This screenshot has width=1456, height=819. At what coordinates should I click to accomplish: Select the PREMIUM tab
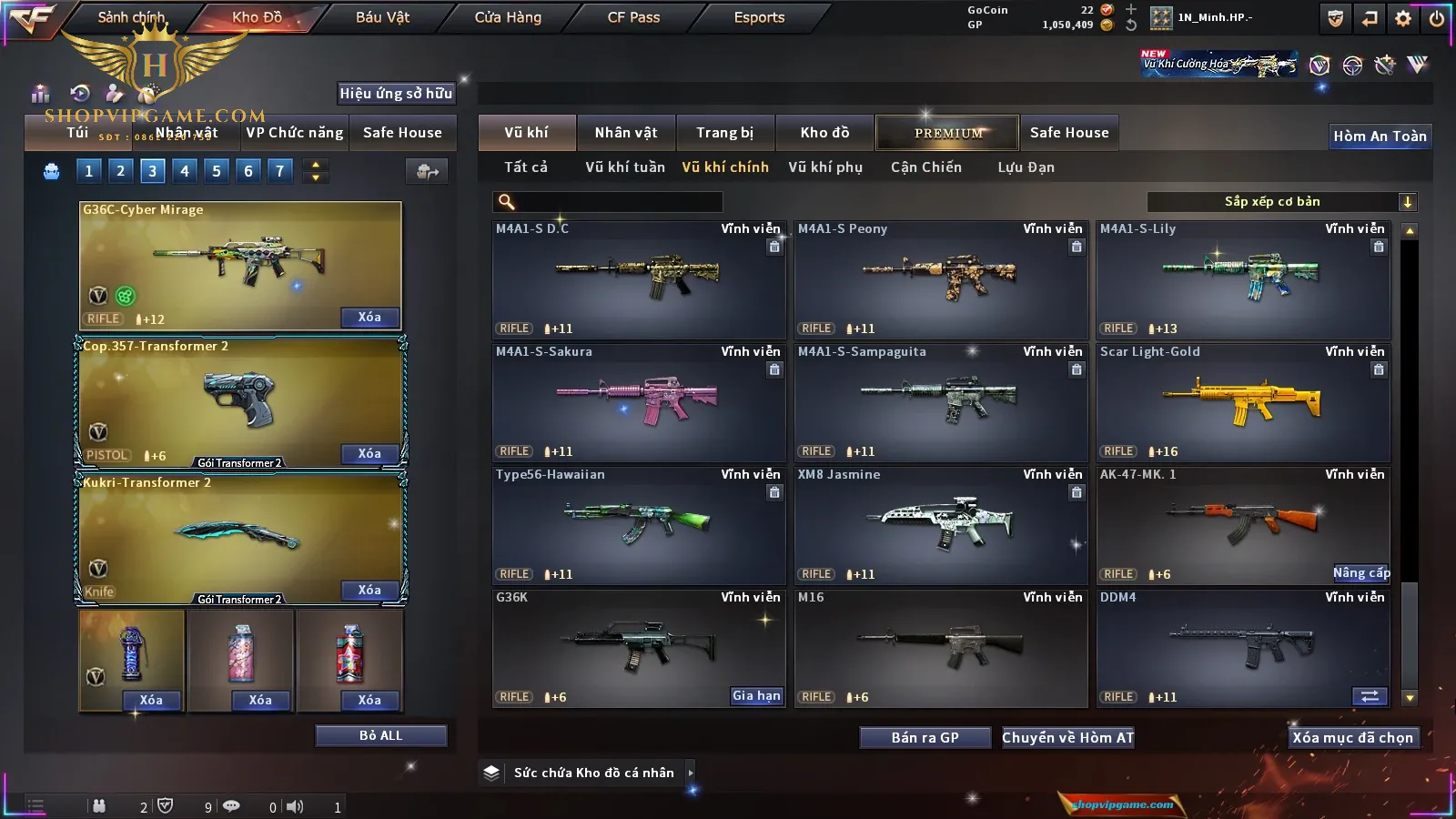(947, 133)
